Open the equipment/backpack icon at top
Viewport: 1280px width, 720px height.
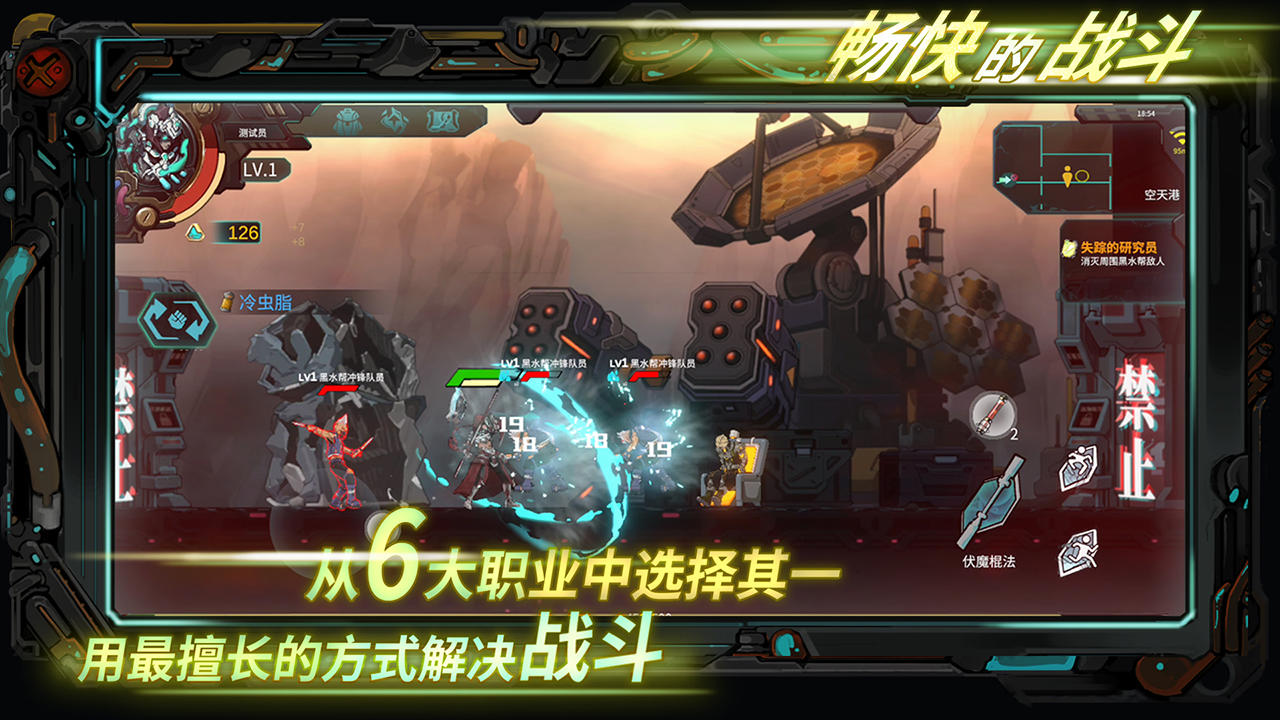(347, 120)
